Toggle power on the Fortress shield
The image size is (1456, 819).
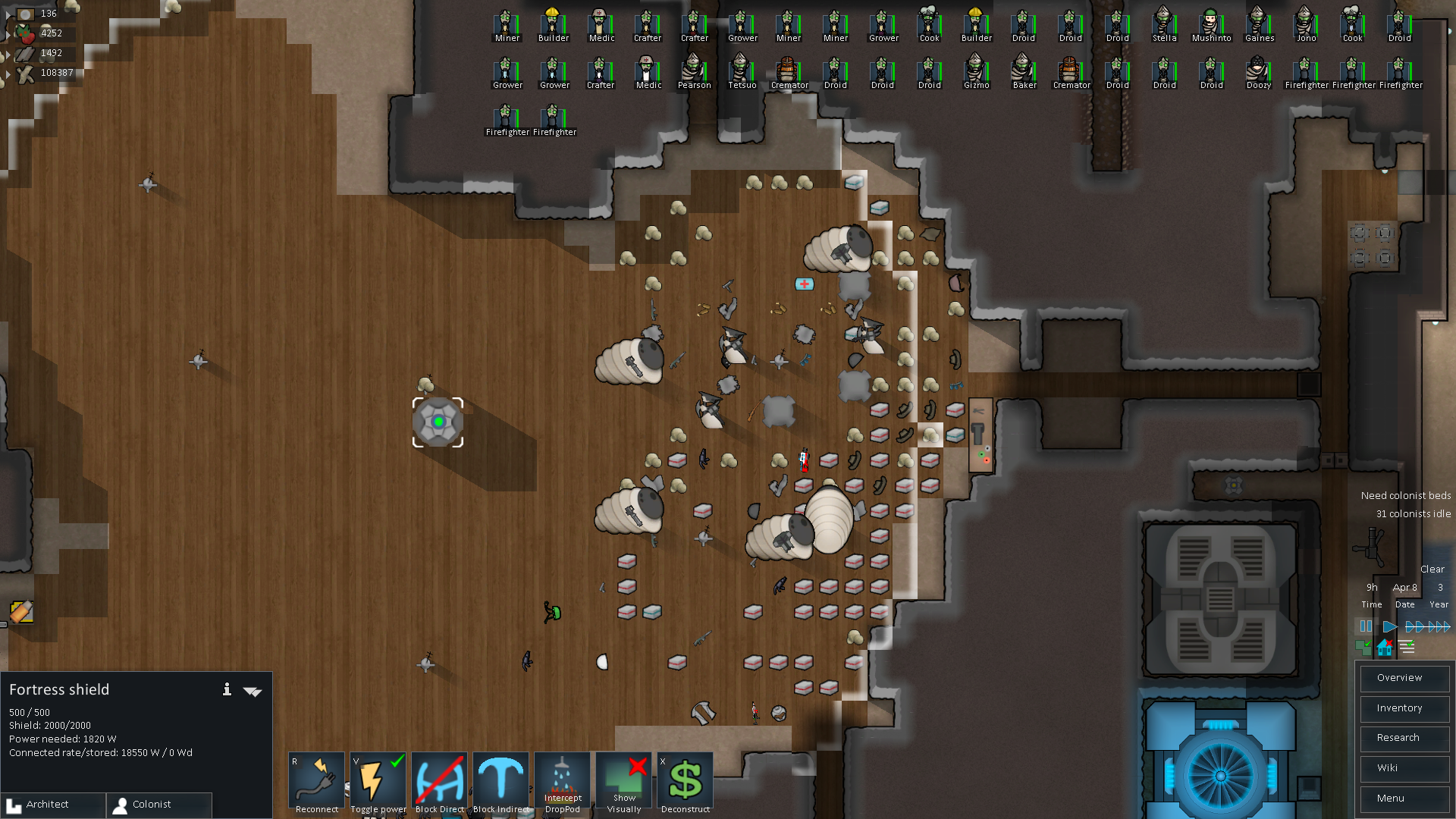point(378,783)
